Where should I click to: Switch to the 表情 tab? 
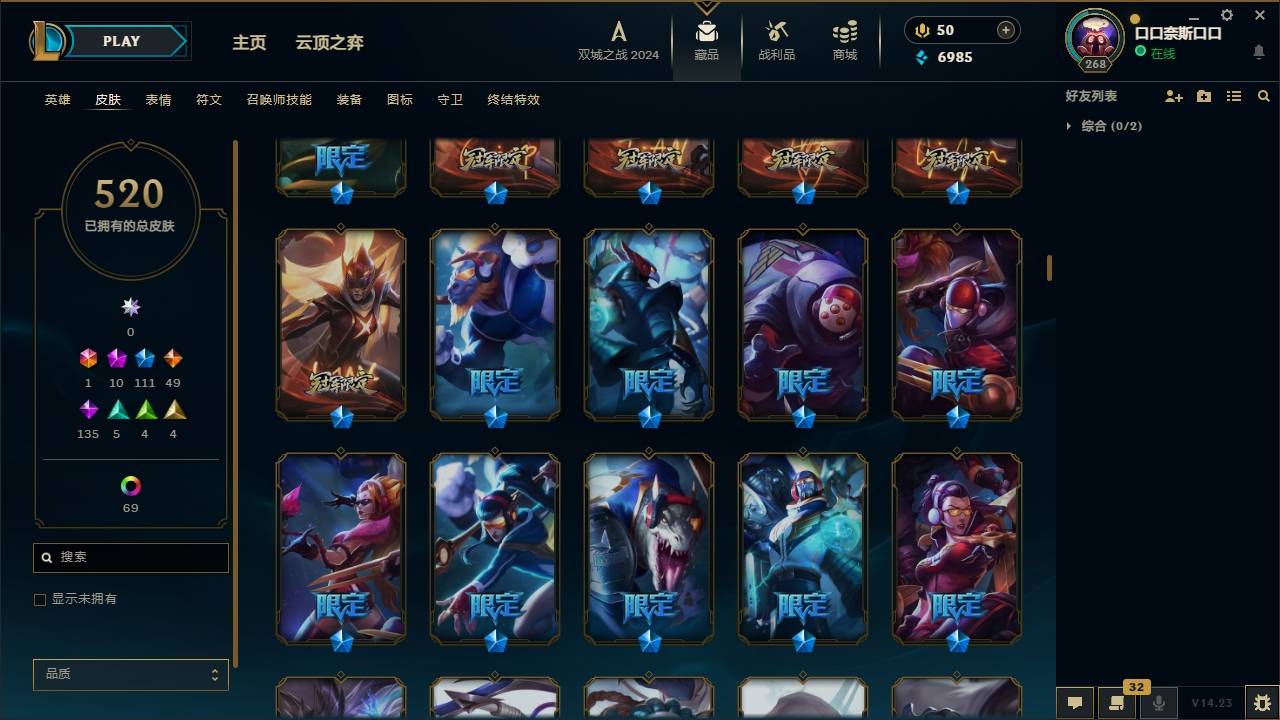click(x=160, y=100)
